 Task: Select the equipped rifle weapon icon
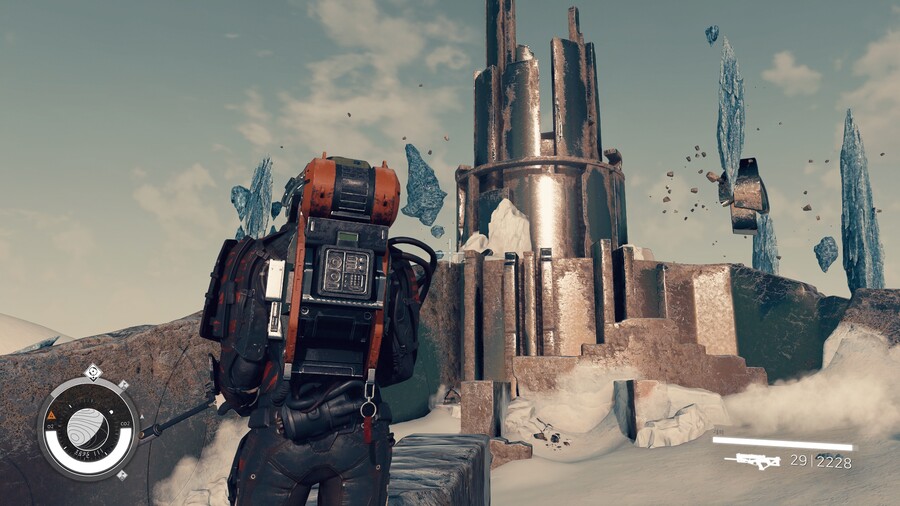point(752,460)
